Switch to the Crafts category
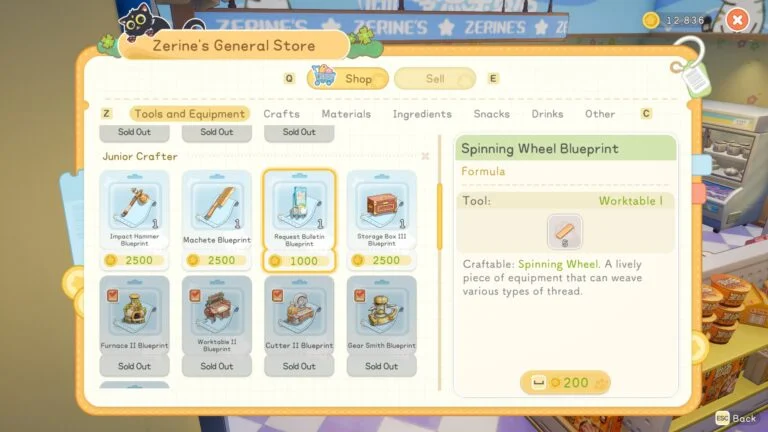 tap(281, 114)
